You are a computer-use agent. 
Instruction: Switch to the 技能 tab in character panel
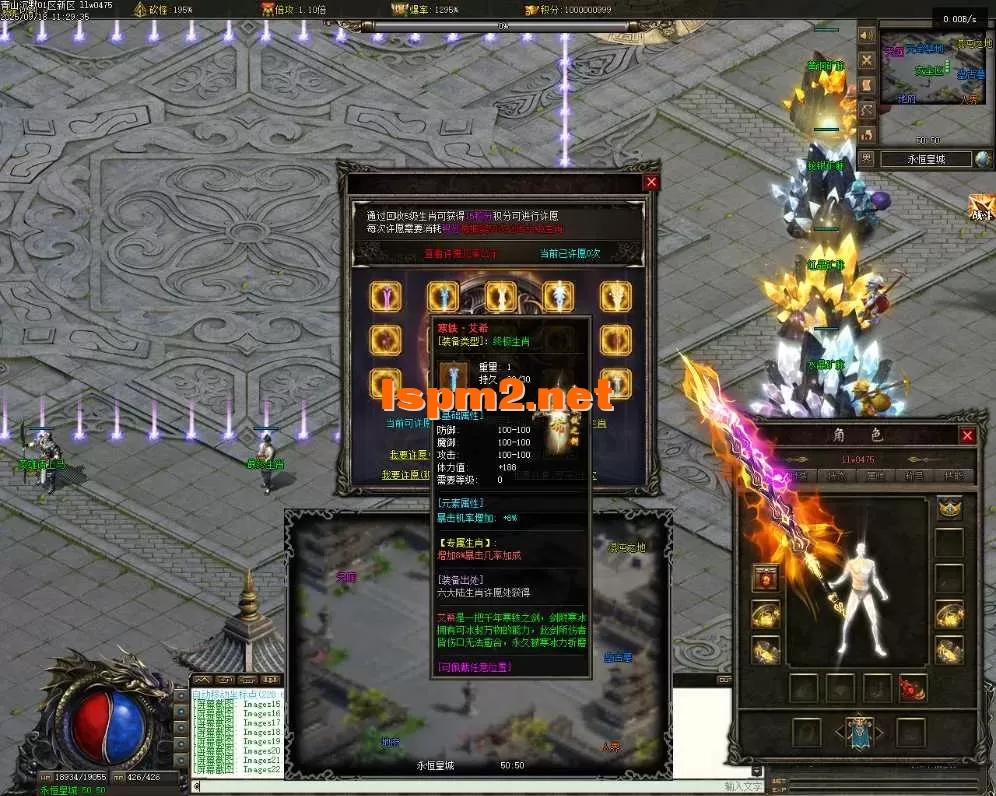(x=955, y=476)
